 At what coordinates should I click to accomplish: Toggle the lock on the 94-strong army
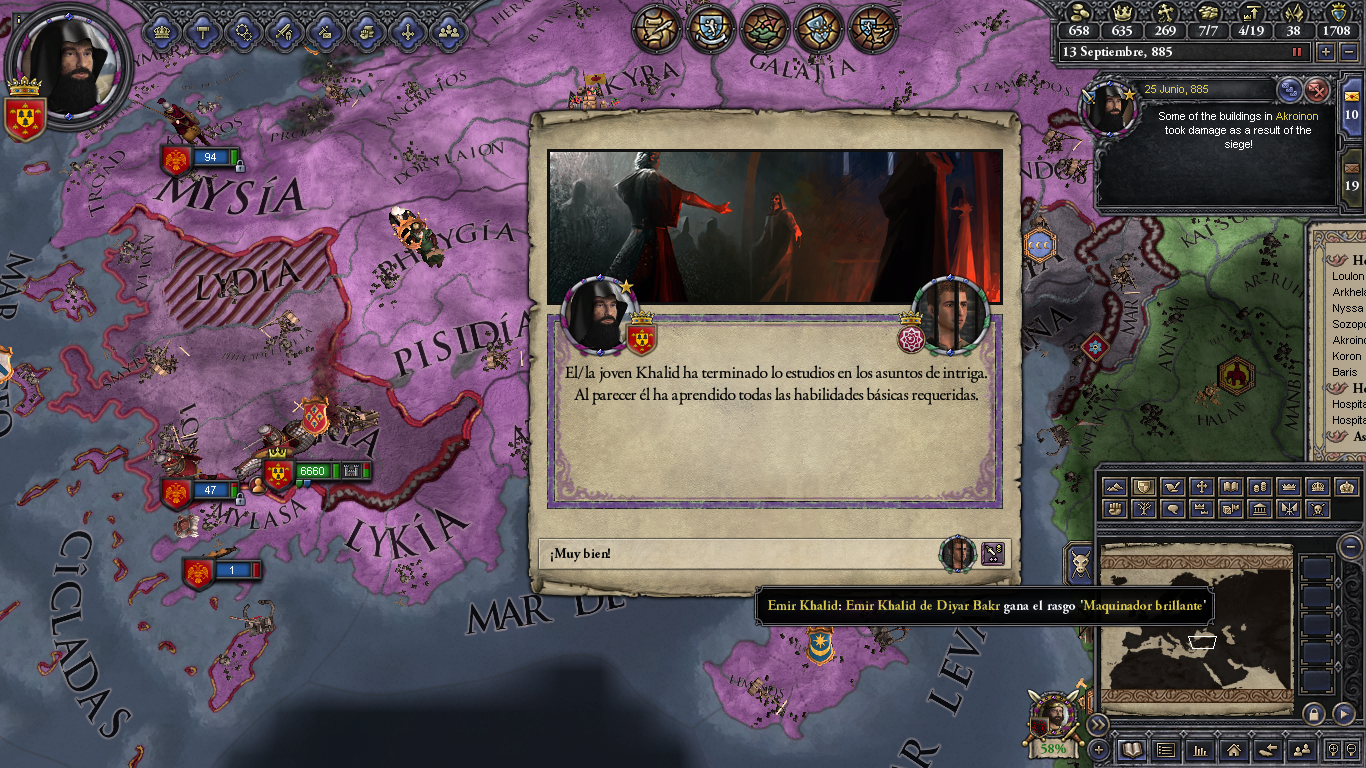(240, 167)
